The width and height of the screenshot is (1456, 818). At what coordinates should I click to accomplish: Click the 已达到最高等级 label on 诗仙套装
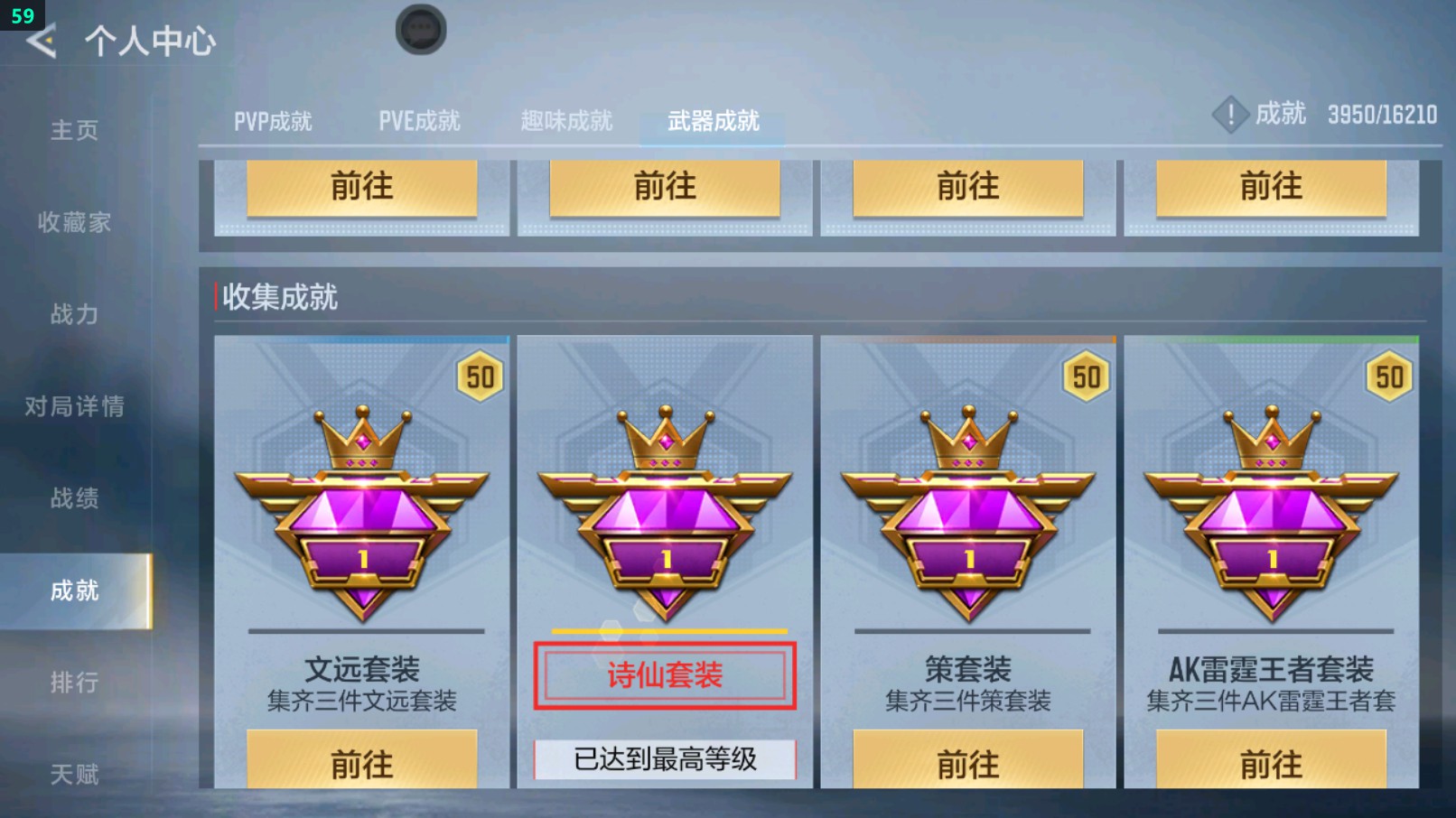(x=665, y=761)
